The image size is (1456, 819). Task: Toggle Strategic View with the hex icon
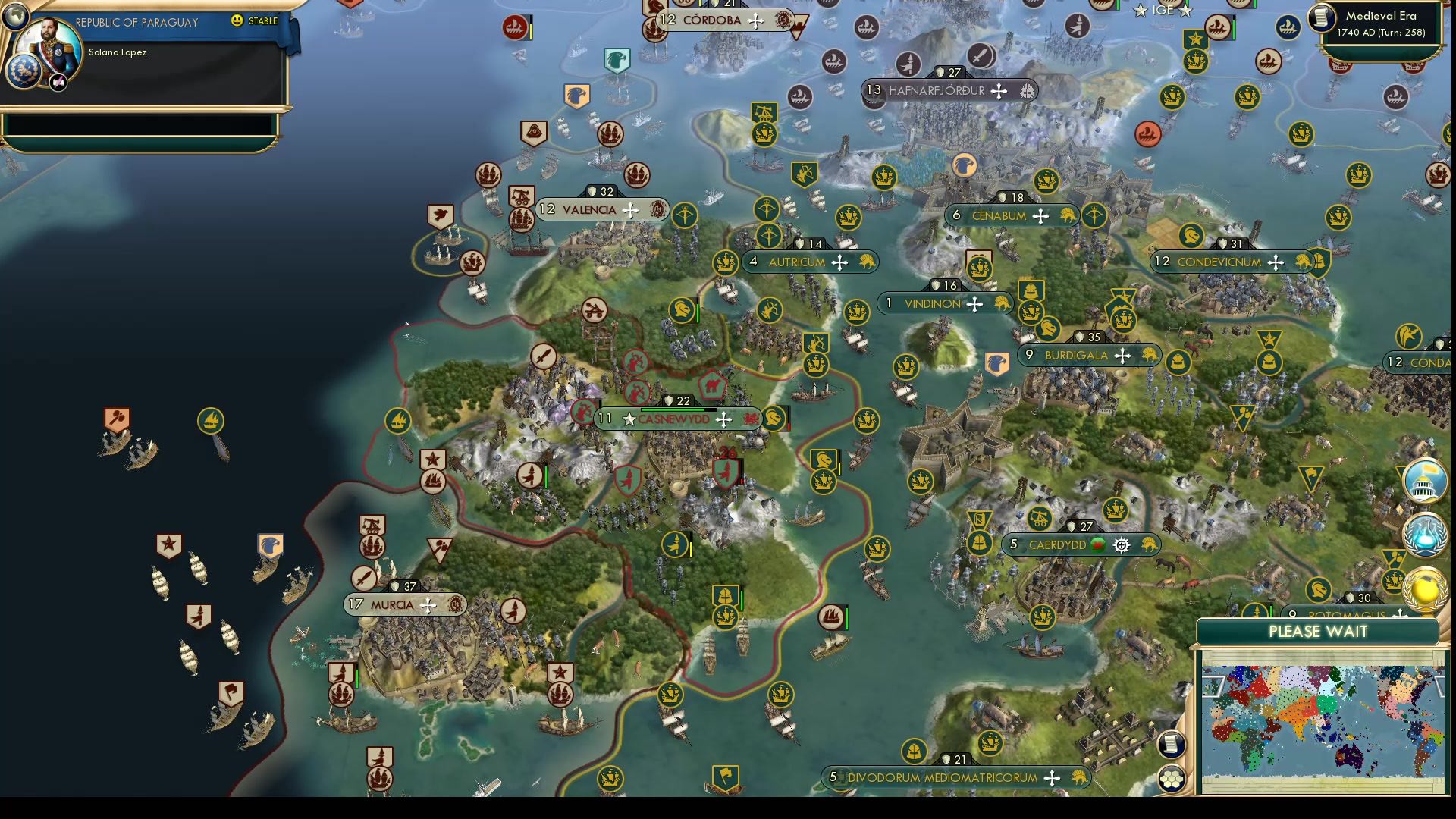[1172, 777]
